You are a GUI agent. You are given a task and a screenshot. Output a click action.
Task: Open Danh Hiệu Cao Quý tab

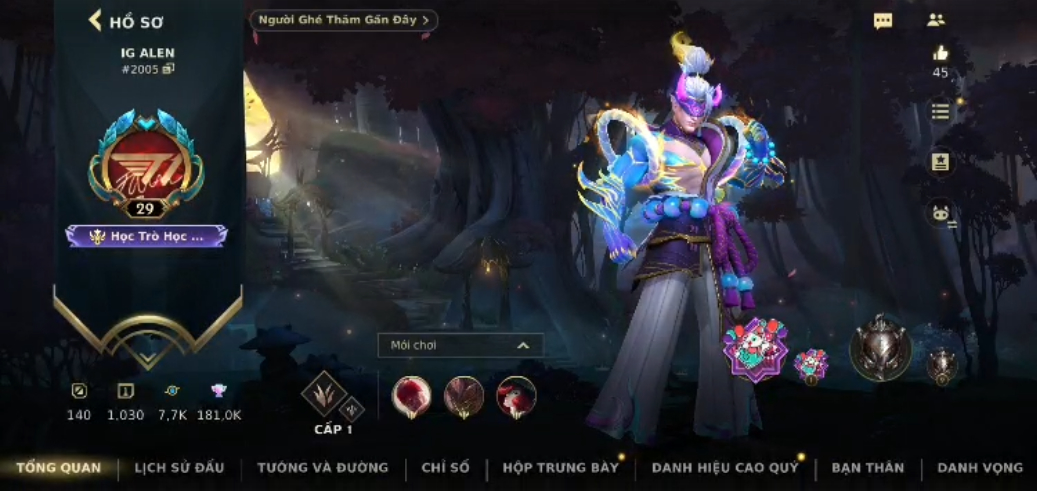tap(725, 468)
